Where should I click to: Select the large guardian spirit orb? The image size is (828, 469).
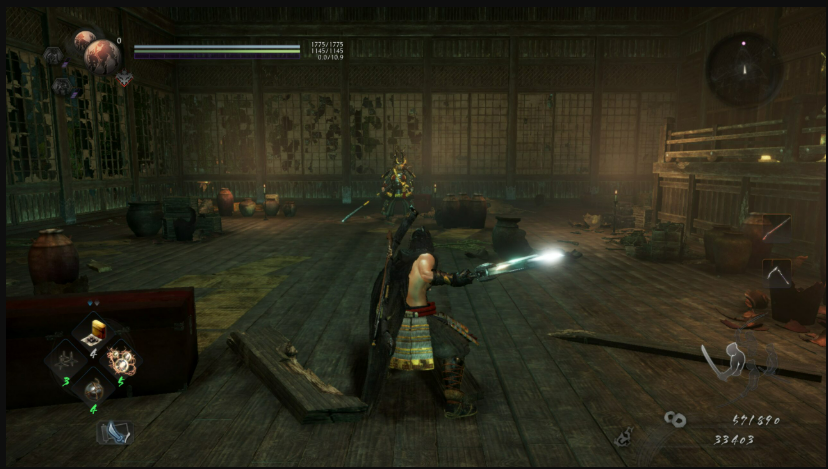pyautogui.click(x=102, y=56)
